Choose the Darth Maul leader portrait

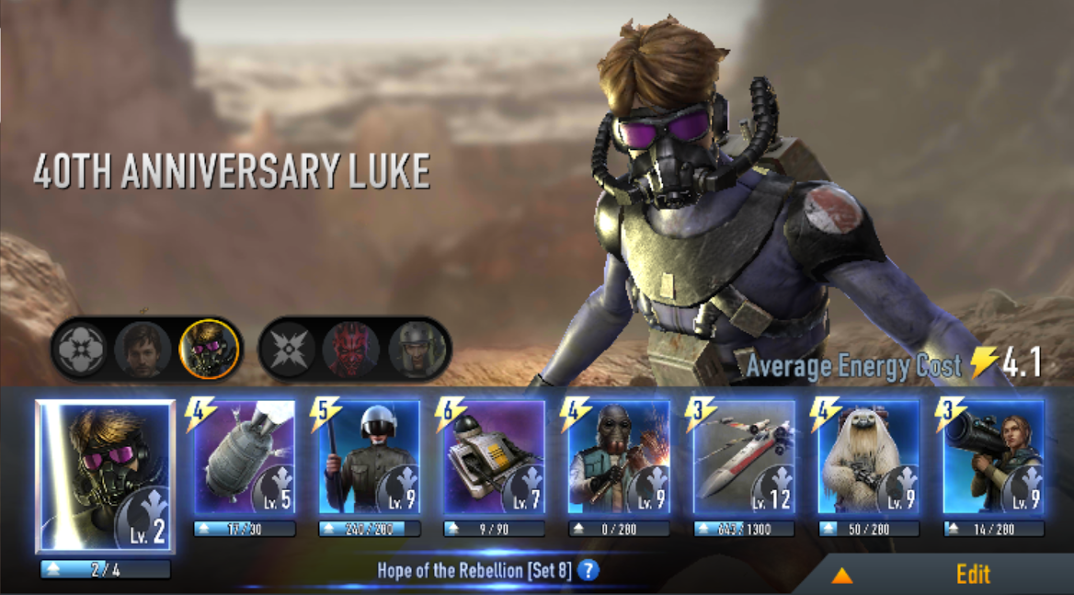coord(351,350)
